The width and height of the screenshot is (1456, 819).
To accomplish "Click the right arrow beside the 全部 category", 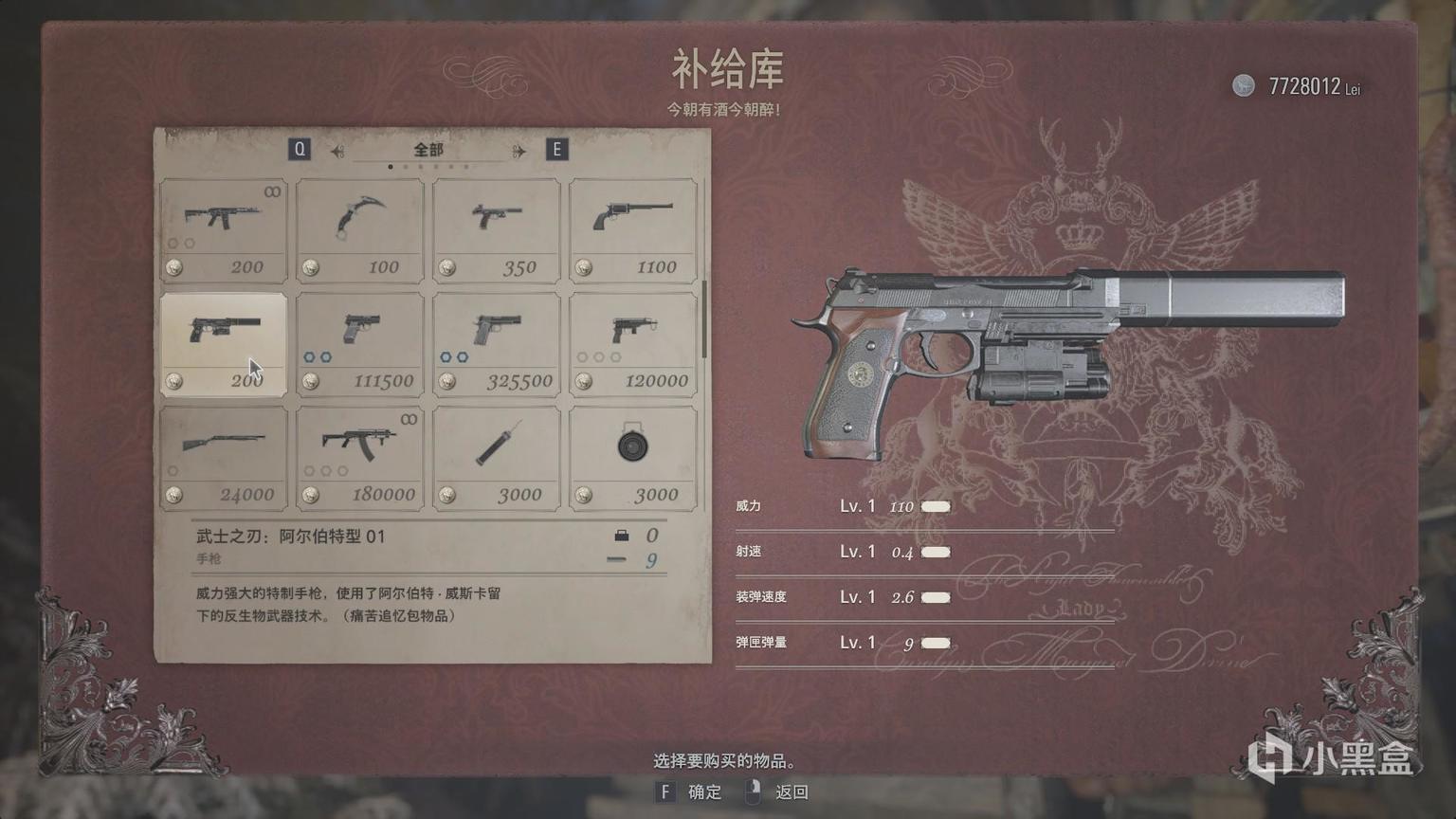I will 517,149.
